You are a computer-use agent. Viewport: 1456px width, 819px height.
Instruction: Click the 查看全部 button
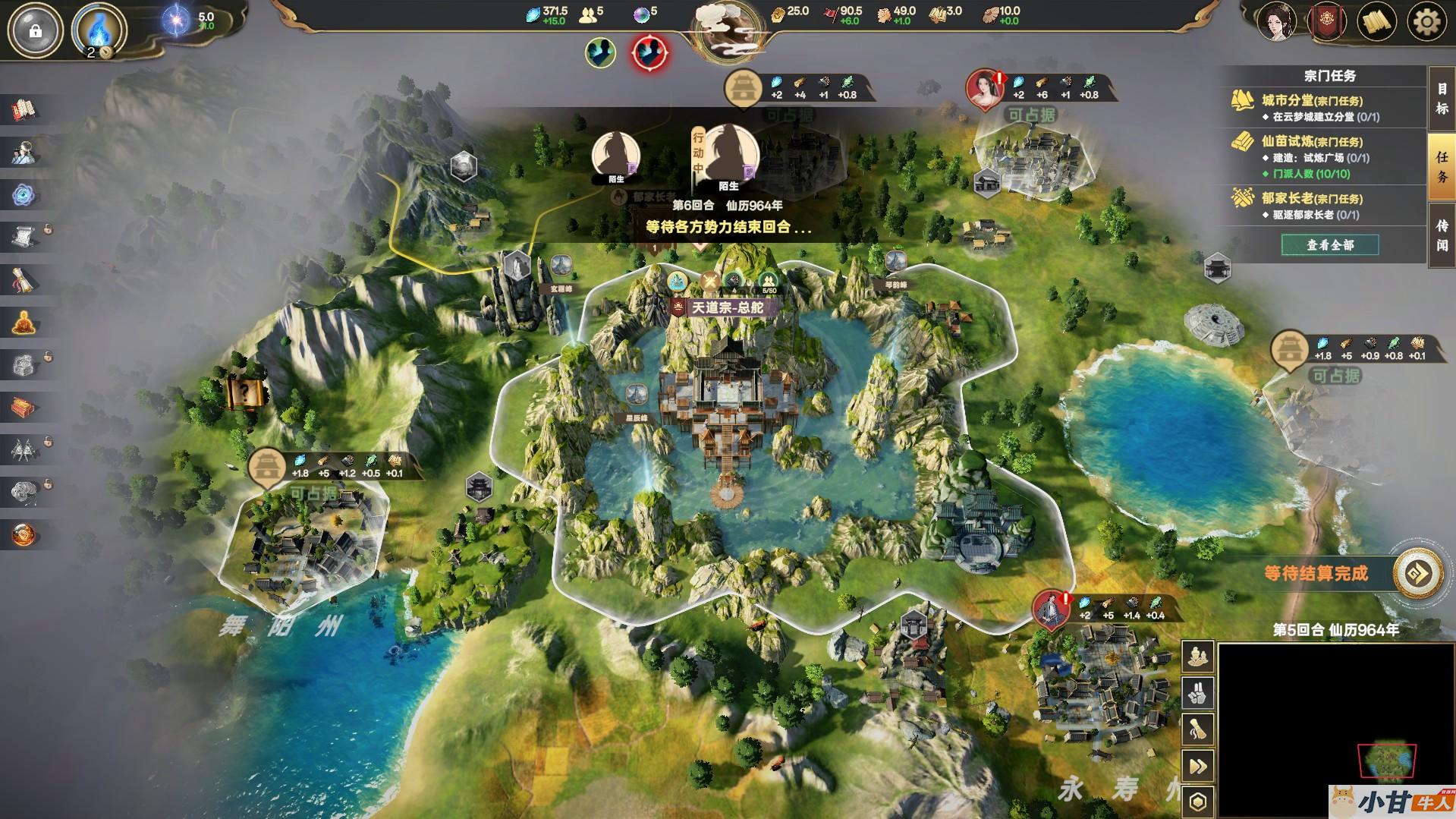pyautogui.click(x=1329, y=245)
